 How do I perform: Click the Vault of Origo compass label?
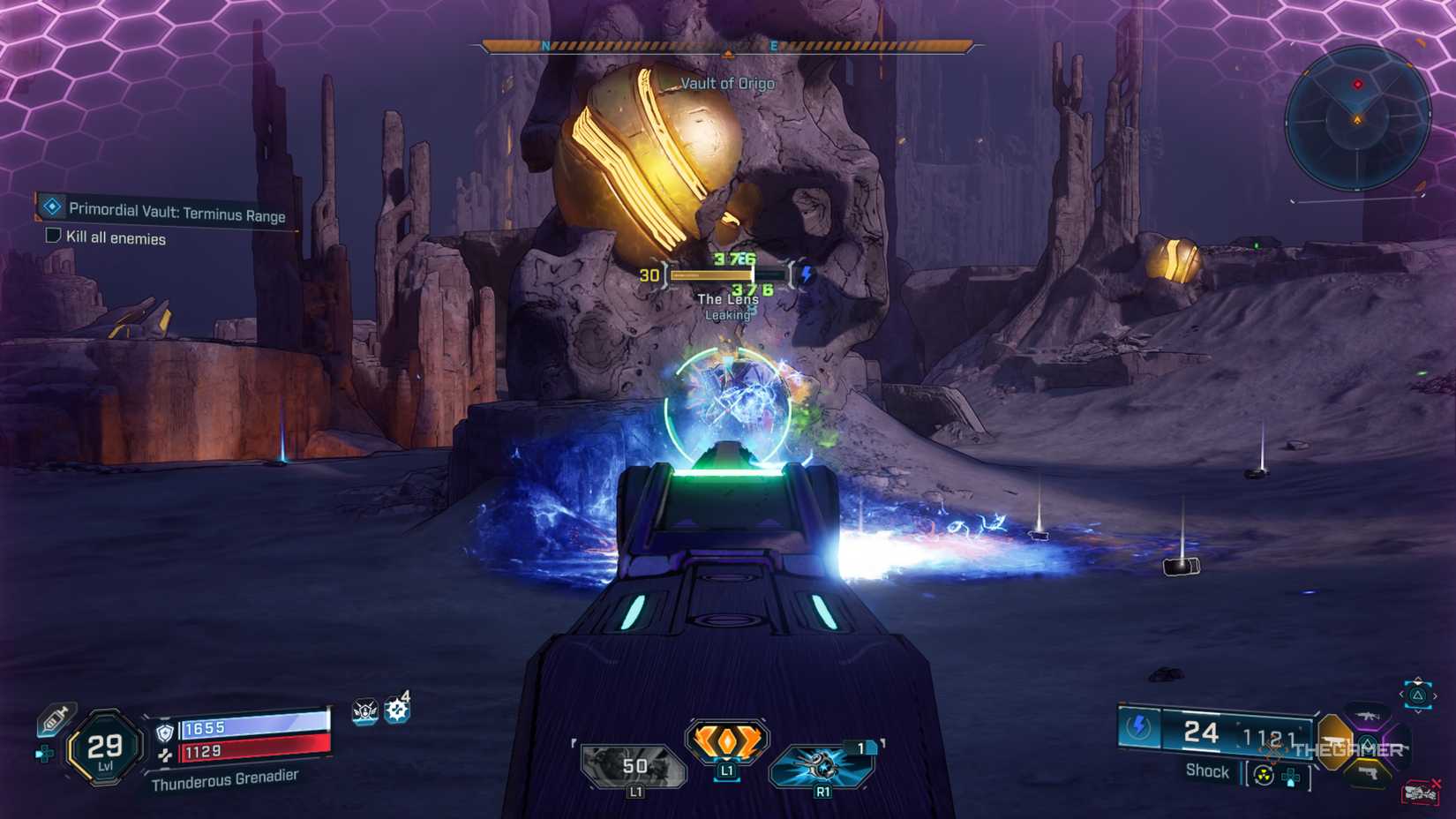(x=726, y=84)
